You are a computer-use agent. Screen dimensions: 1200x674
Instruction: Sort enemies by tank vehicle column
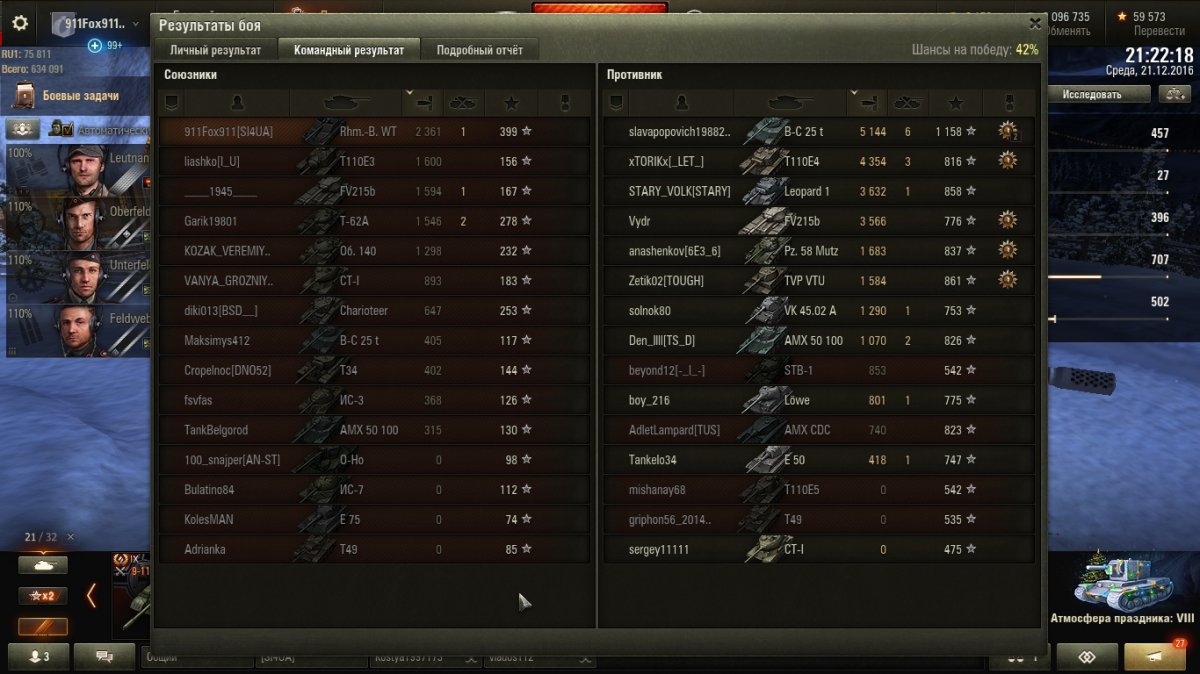[x=789, y=102]
